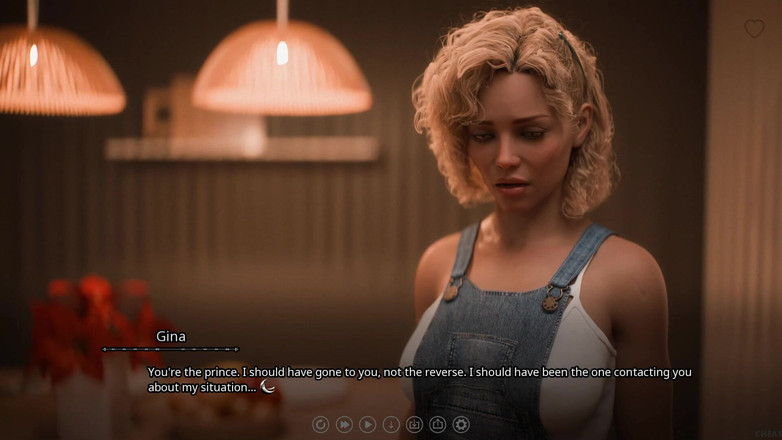
Task: Open the save menu tray icon
Action: click(x=414, y=425)
